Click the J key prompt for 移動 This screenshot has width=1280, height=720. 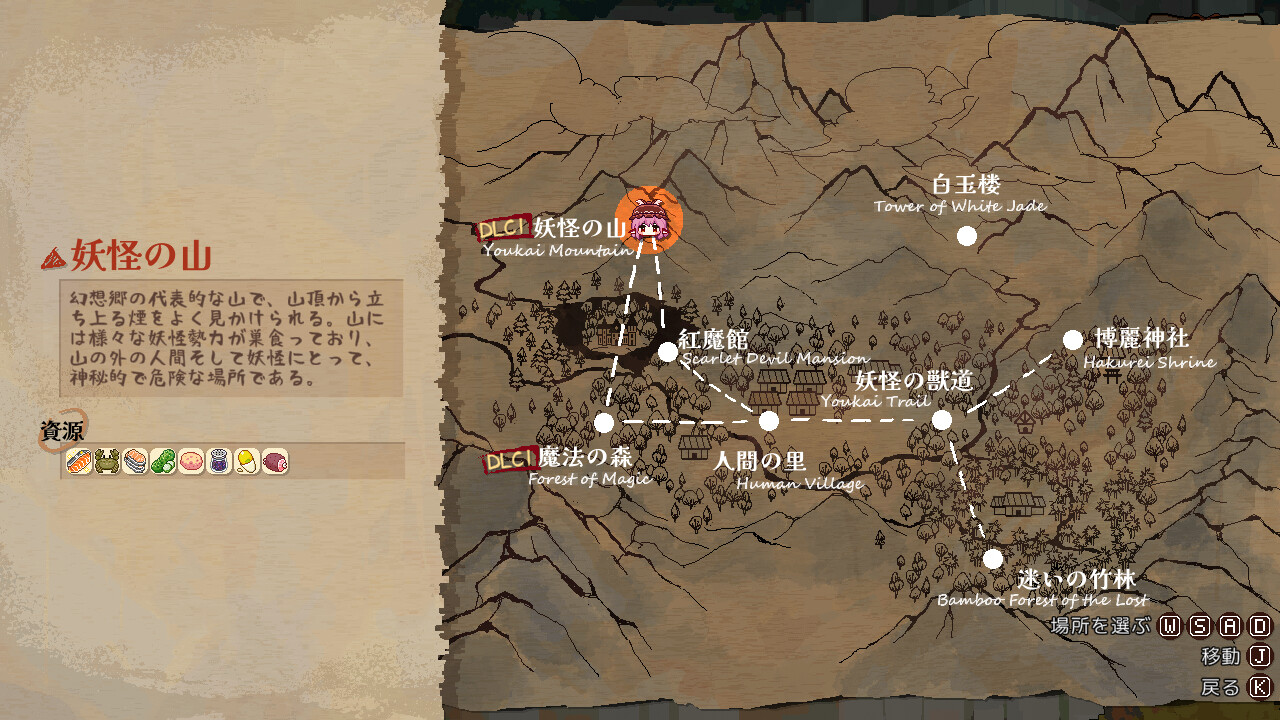click(1261, 656)
